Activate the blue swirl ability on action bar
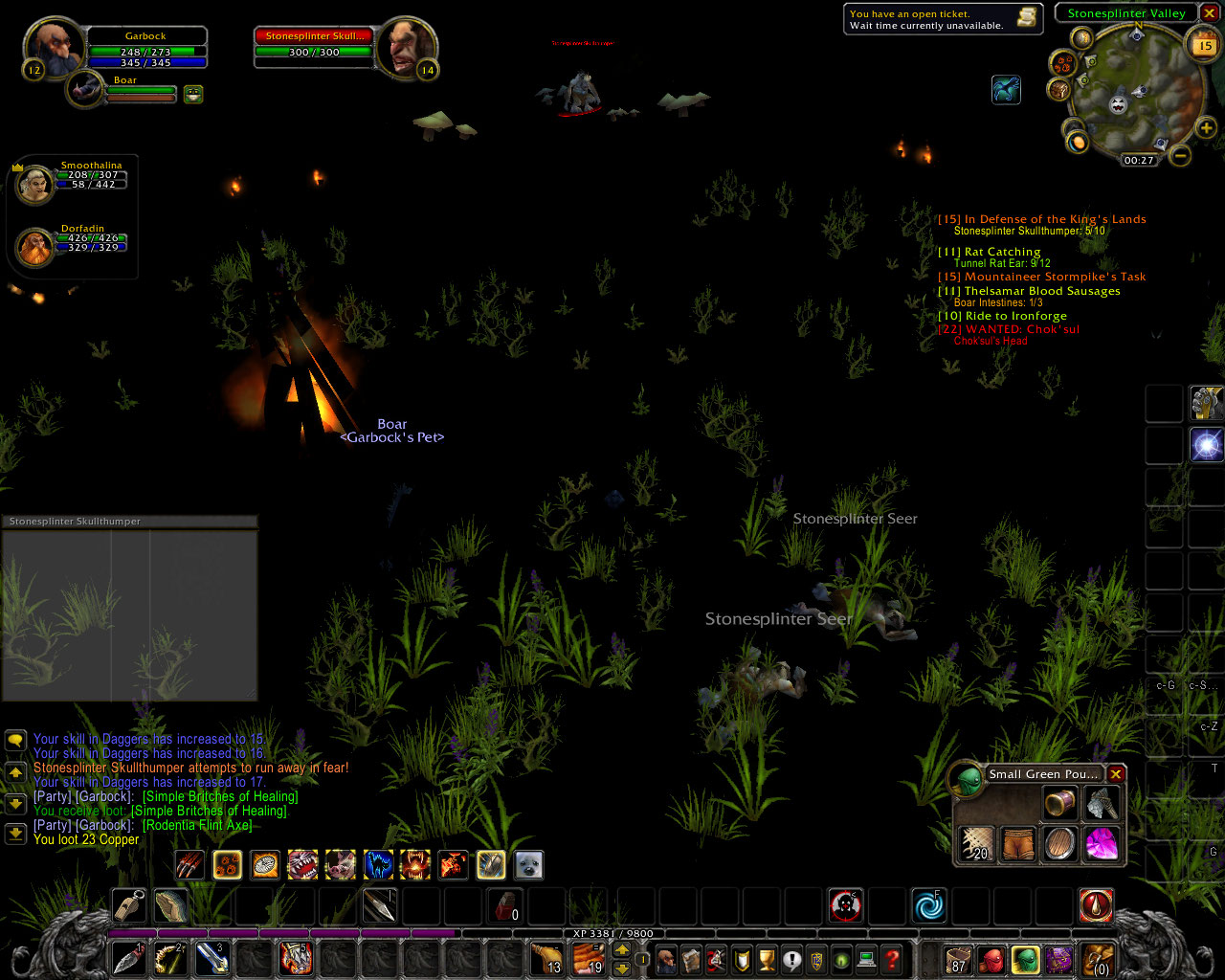The width and height of the screenshot is (1225, 980). pyautogui.click(x=927, y=905)
